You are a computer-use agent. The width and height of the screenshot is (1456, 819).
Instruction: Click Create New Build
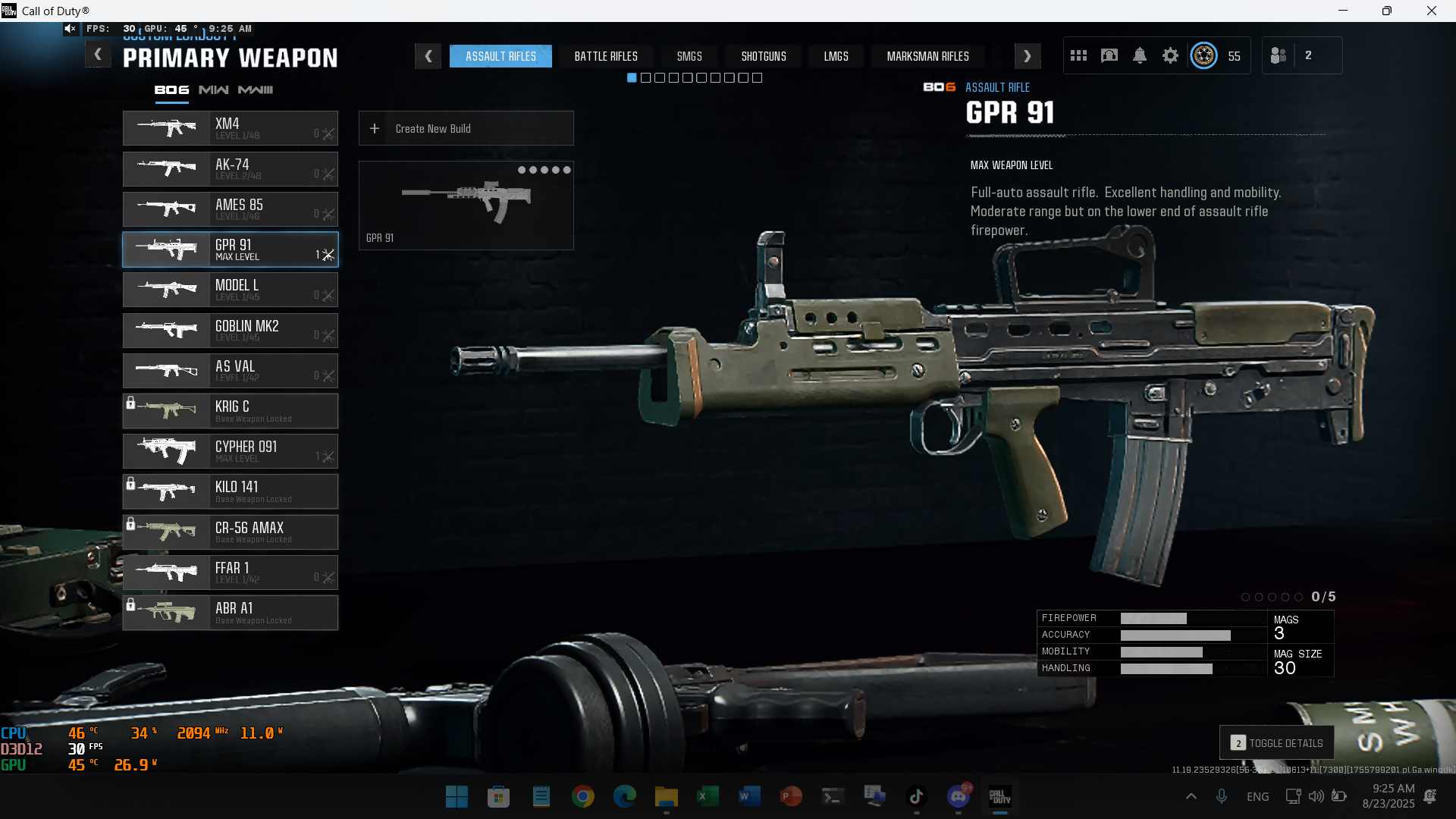click(466, 129)
